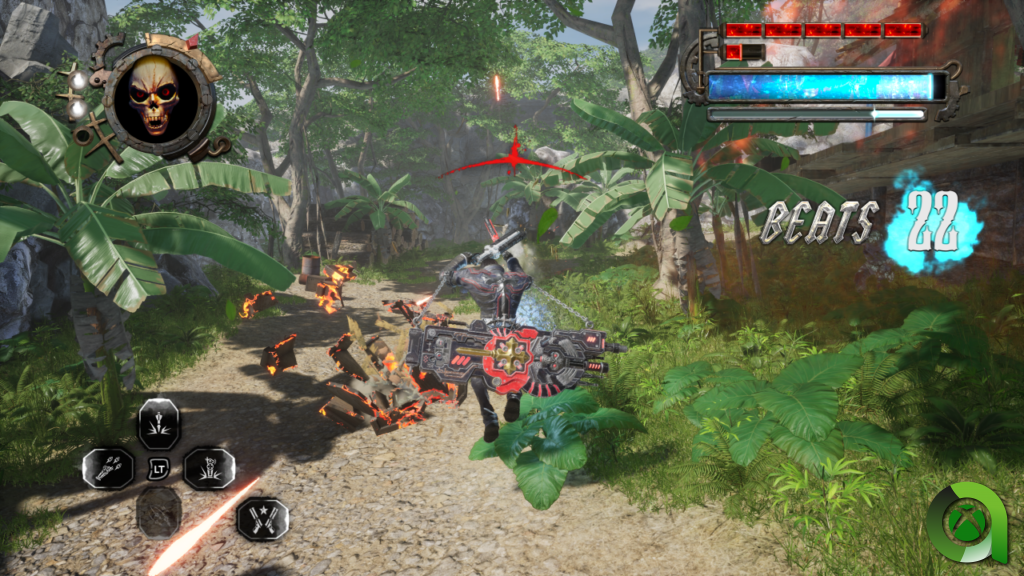
Task: Select the crossed pistols with star icon
Action: pyautogui.click(x=262, y=518)
